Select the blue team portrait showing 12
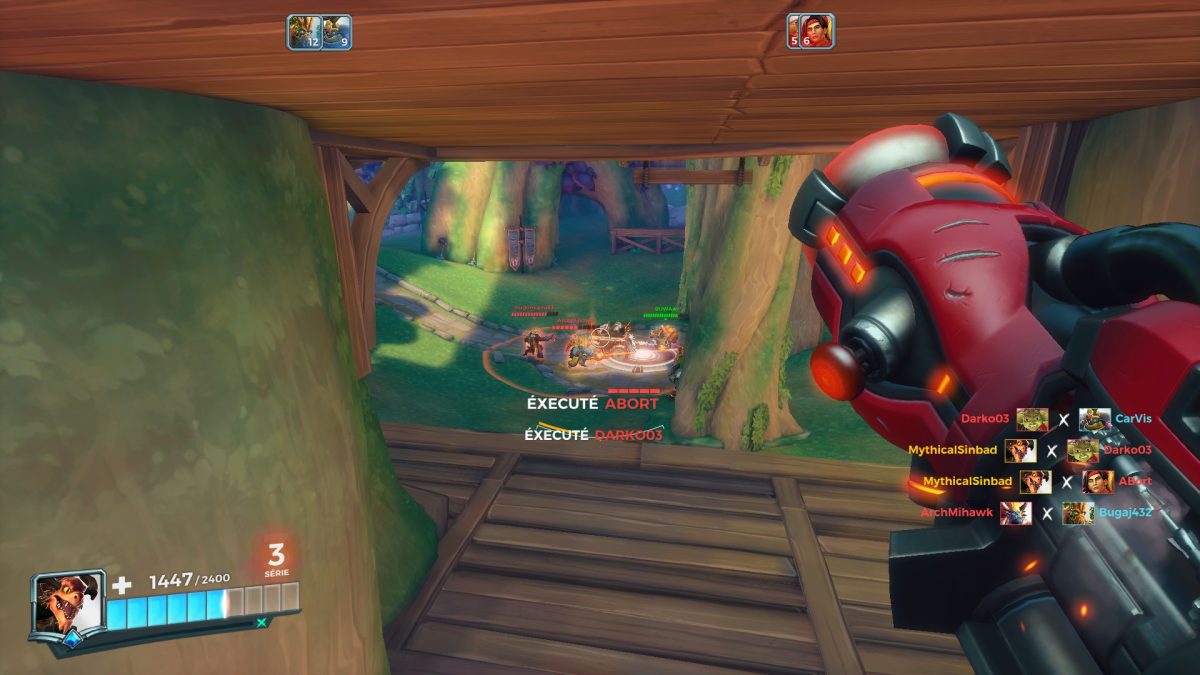The width and height of the screenshot is (1200, 675). point(304,32)
